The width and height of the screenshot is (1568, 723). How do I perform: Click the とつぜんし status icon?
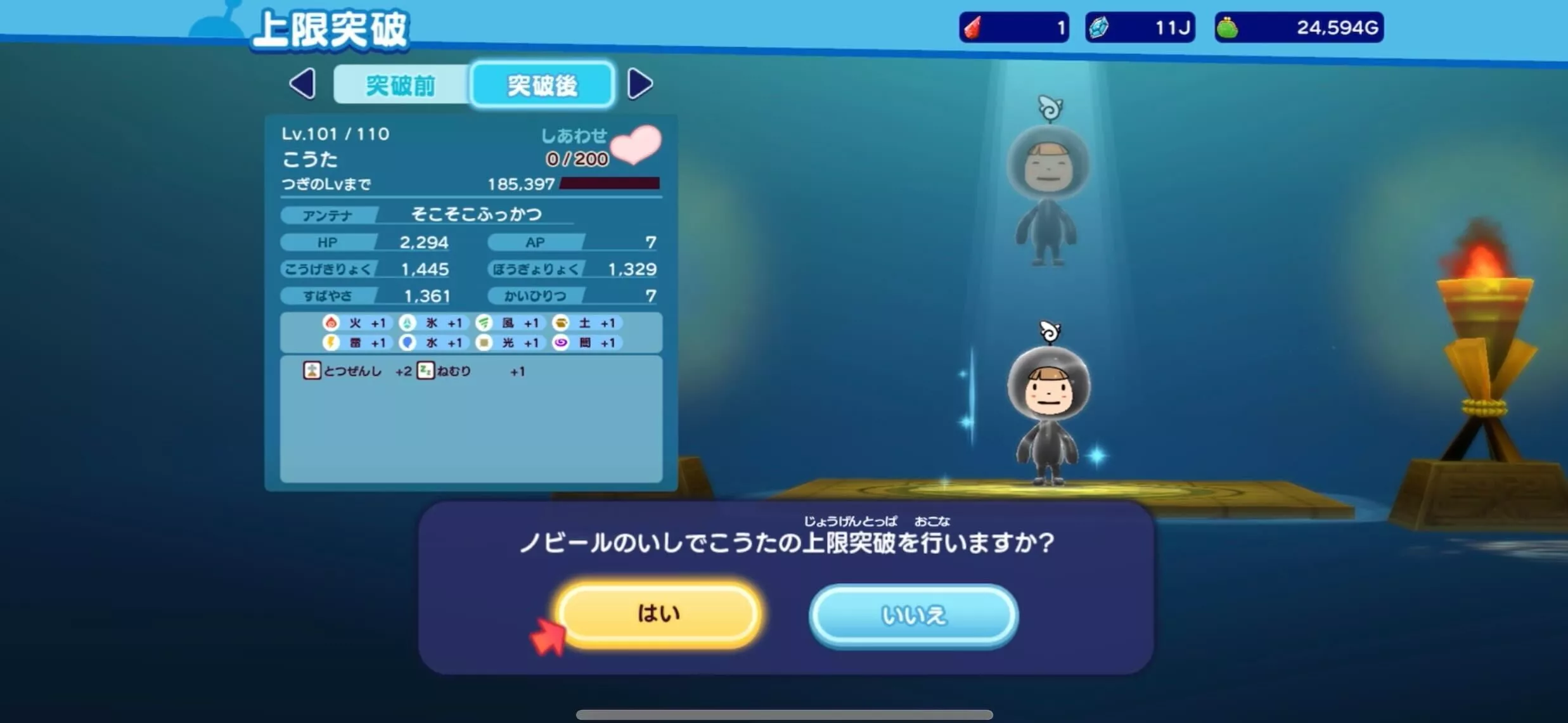pyautogui.click(x=312, y=371)
